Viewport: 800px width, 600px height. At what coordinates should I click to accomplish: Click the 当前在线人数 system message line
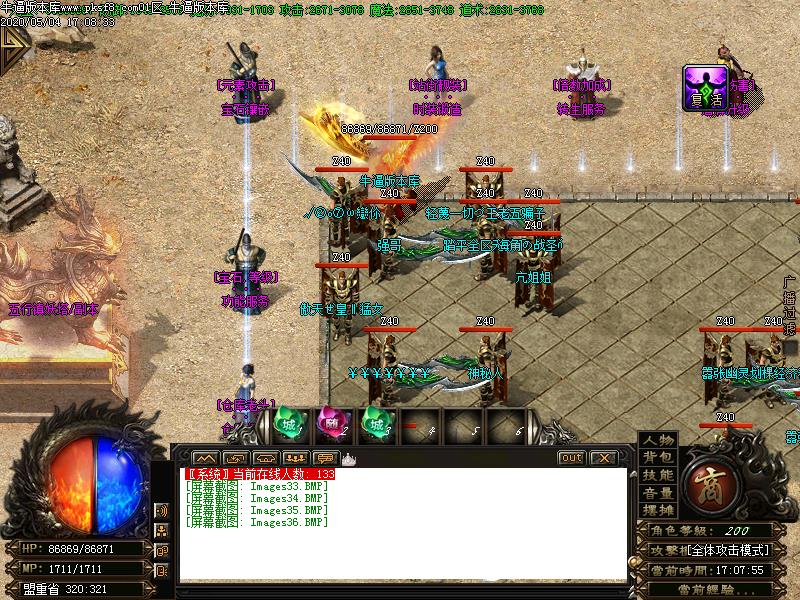point(260,474)
